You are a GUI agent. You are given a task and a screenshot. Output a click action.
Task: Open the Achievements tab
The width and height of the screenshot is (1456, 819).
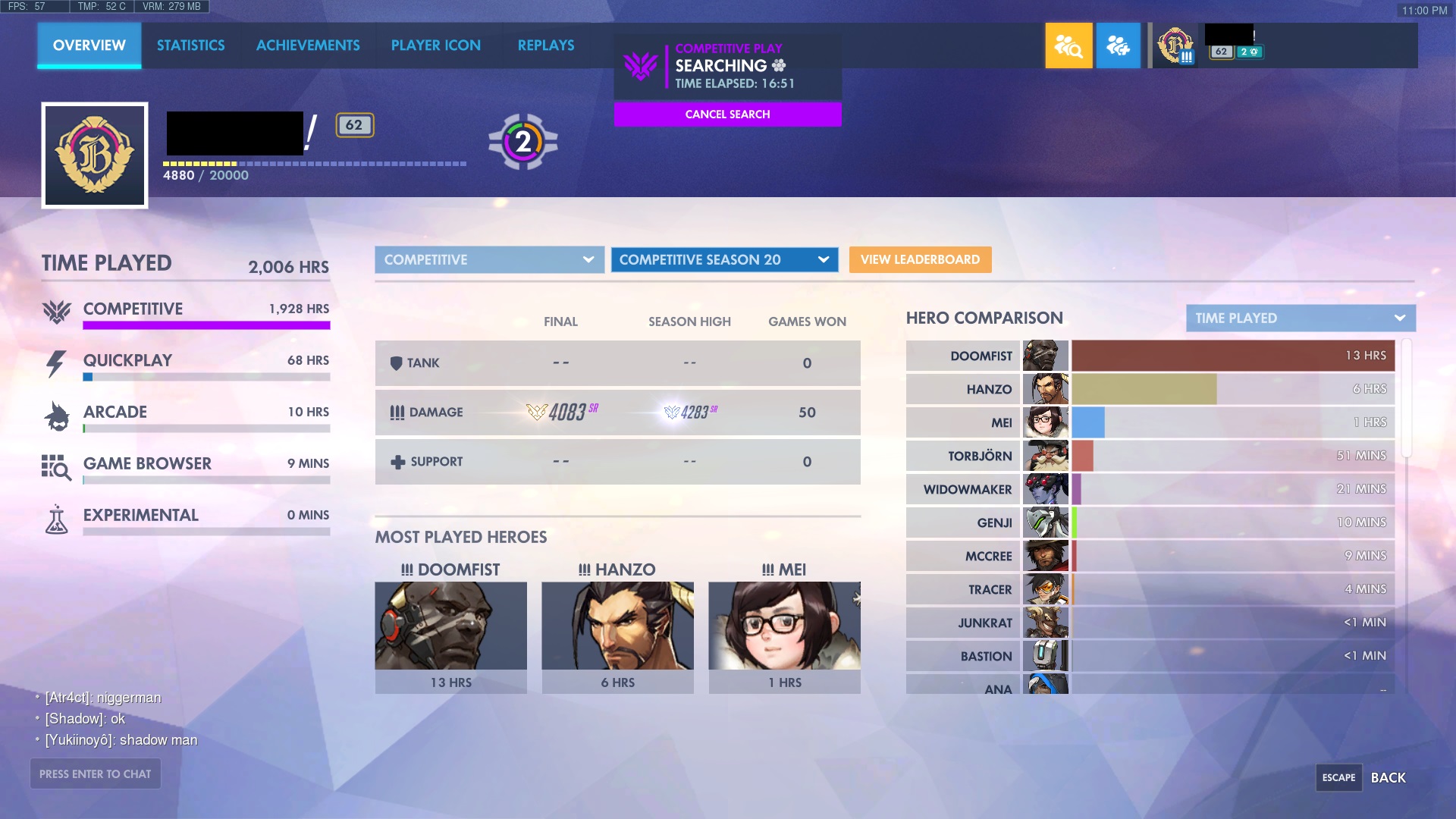[x=308, y=45]
